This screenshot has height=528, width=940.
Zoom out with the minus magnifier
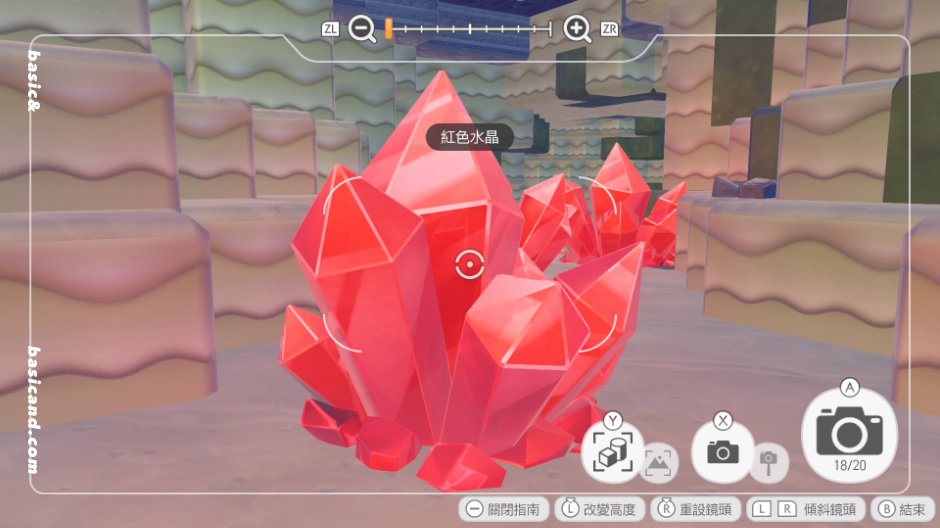point(363,29)
